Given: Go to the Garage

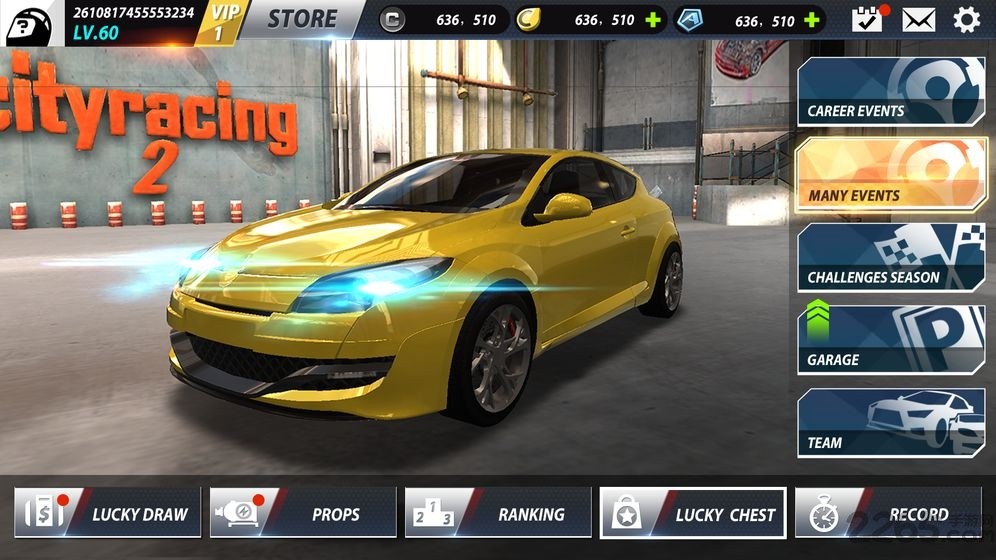Looking at the screenshot, I should 891,340.
